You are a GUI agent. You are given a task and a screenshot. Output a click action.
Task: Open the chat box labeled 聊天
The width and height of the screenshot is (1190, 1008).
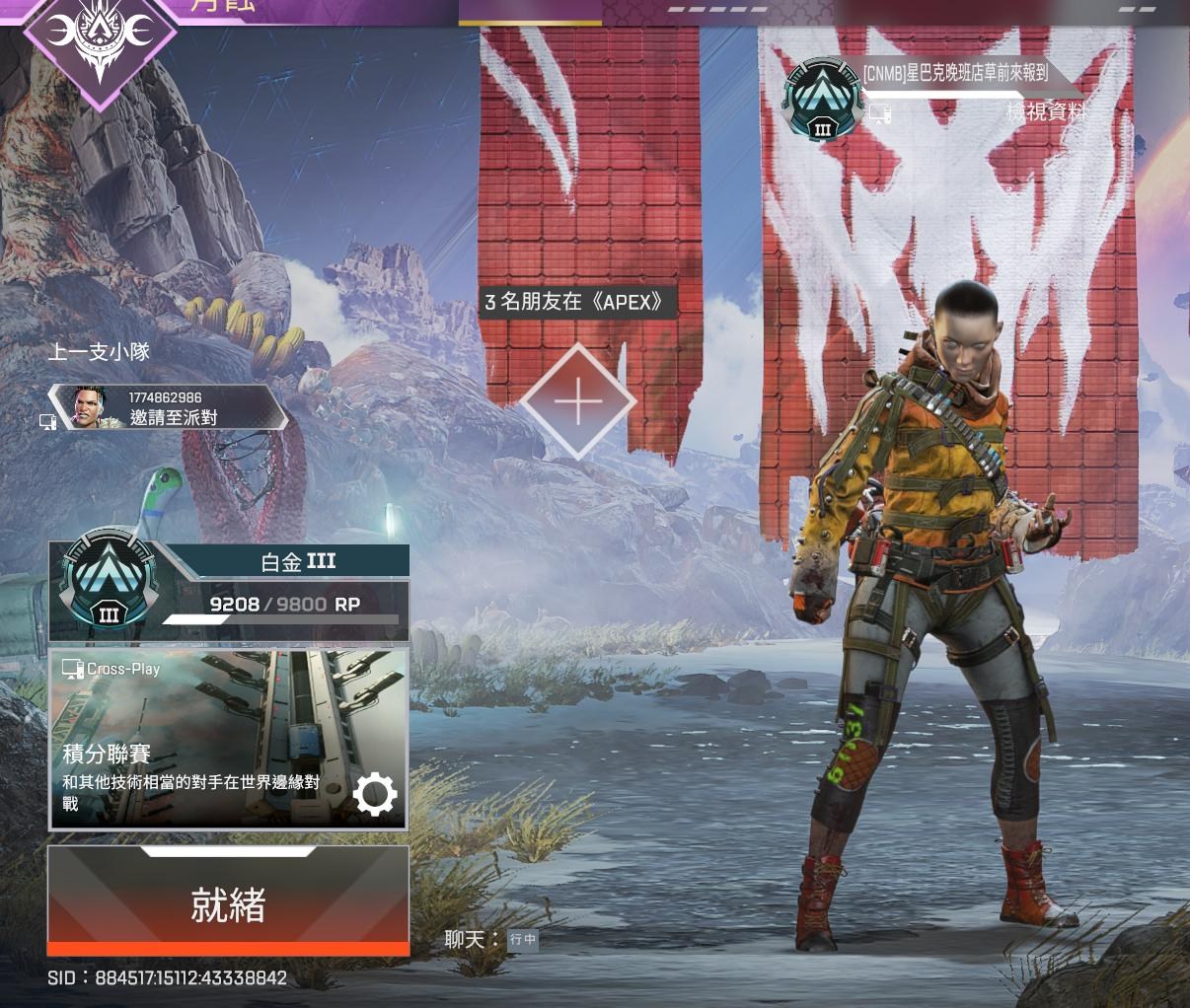coord(491,939)
